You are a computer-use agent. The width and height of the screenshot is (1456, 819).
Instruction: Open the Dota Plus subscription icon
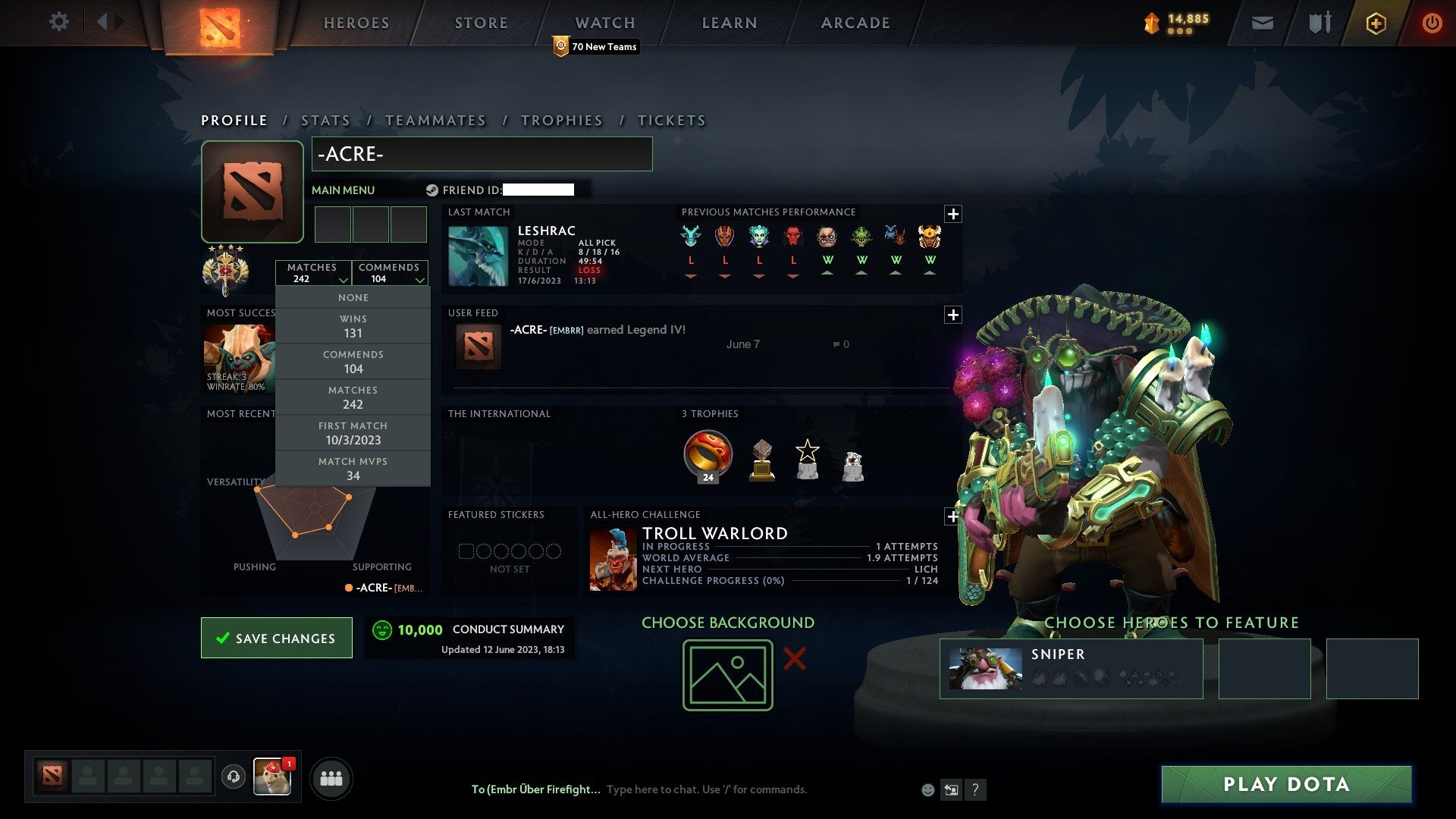pyautogui.click(x=1376, y=23)
